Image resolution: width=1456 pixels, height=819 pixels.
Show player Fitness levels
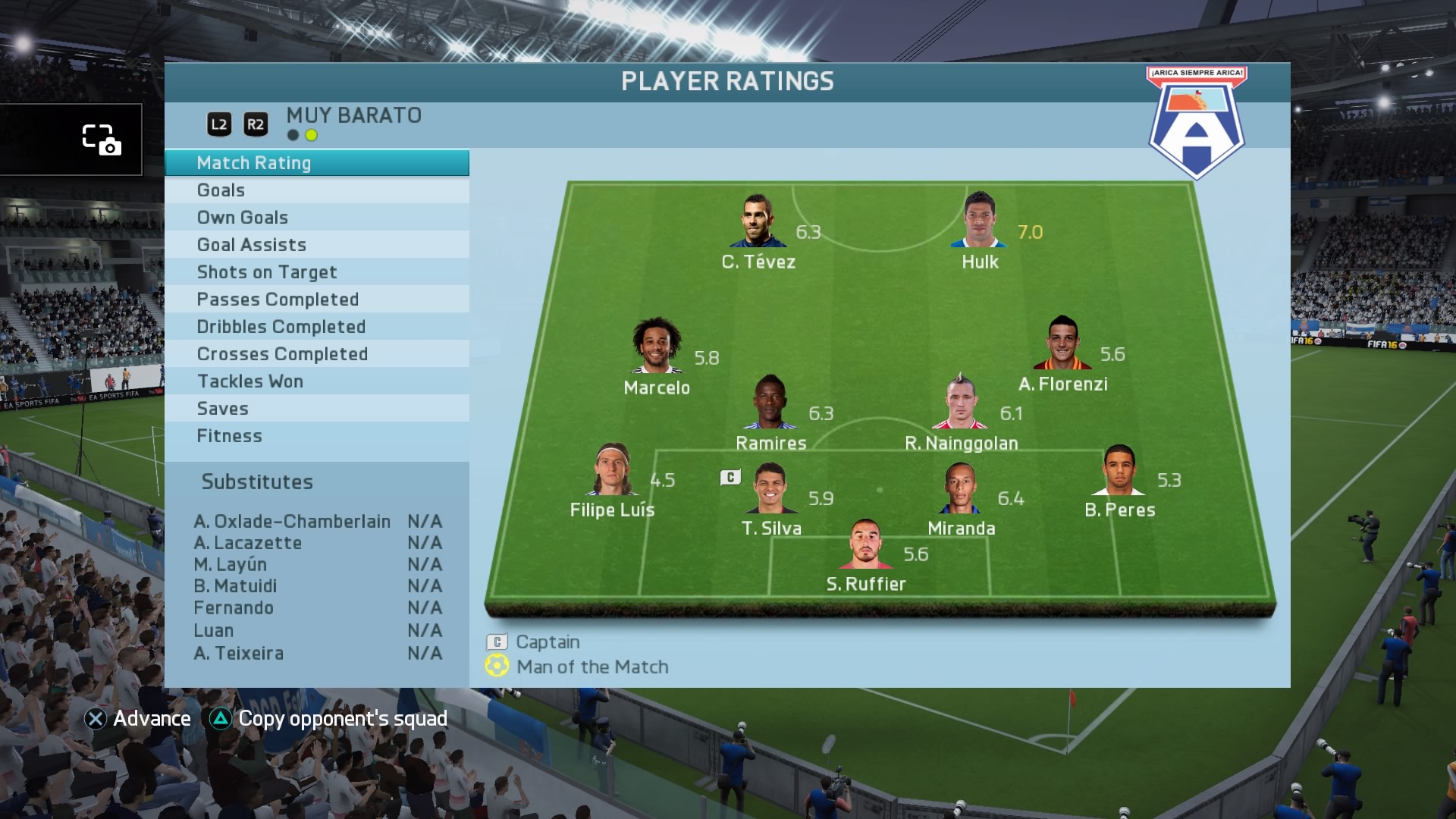point(316,436)
